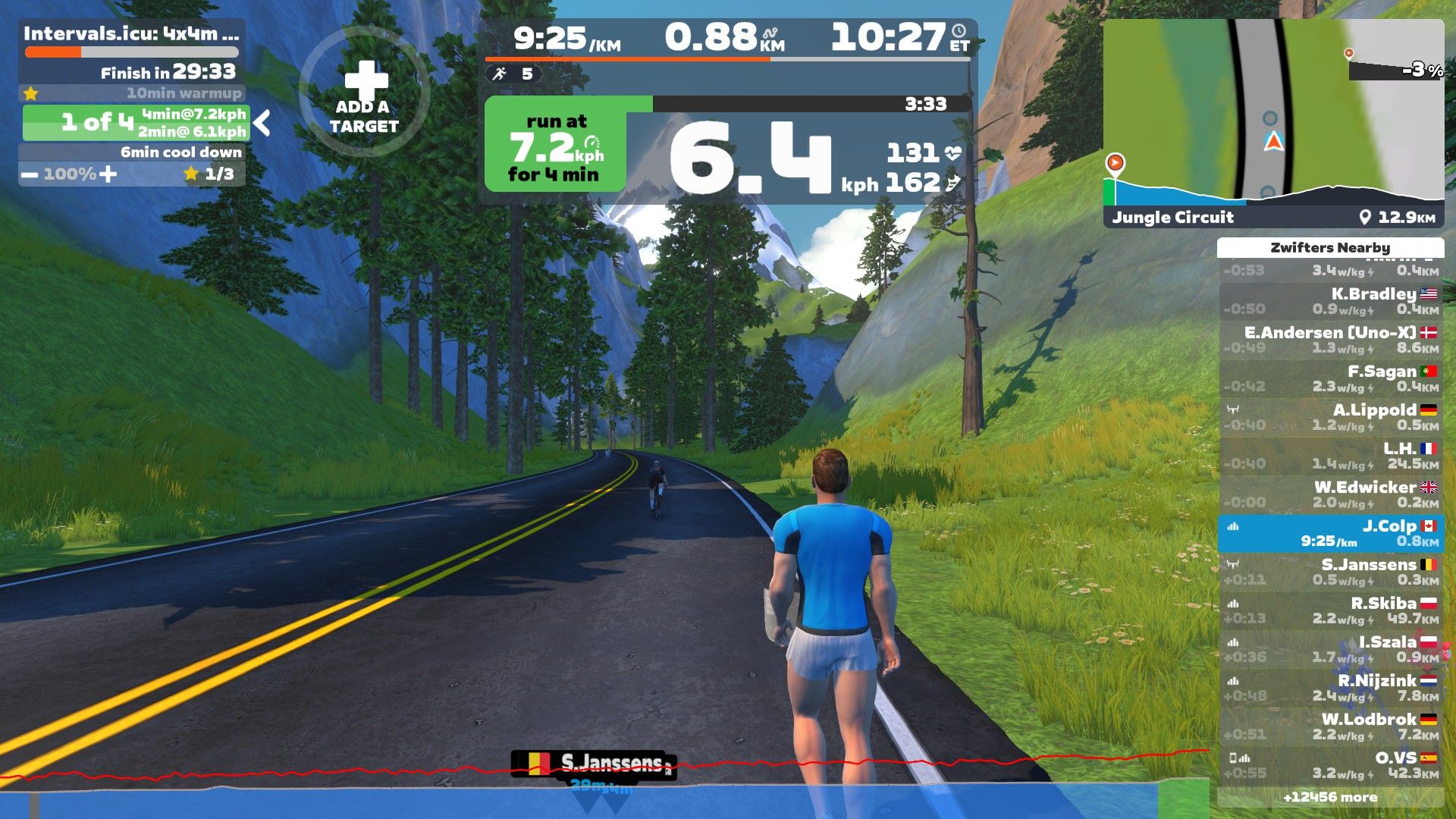Show the +12456 more Zwifters
This screenshot has height=819, width=1456.
click(1331, 797)
